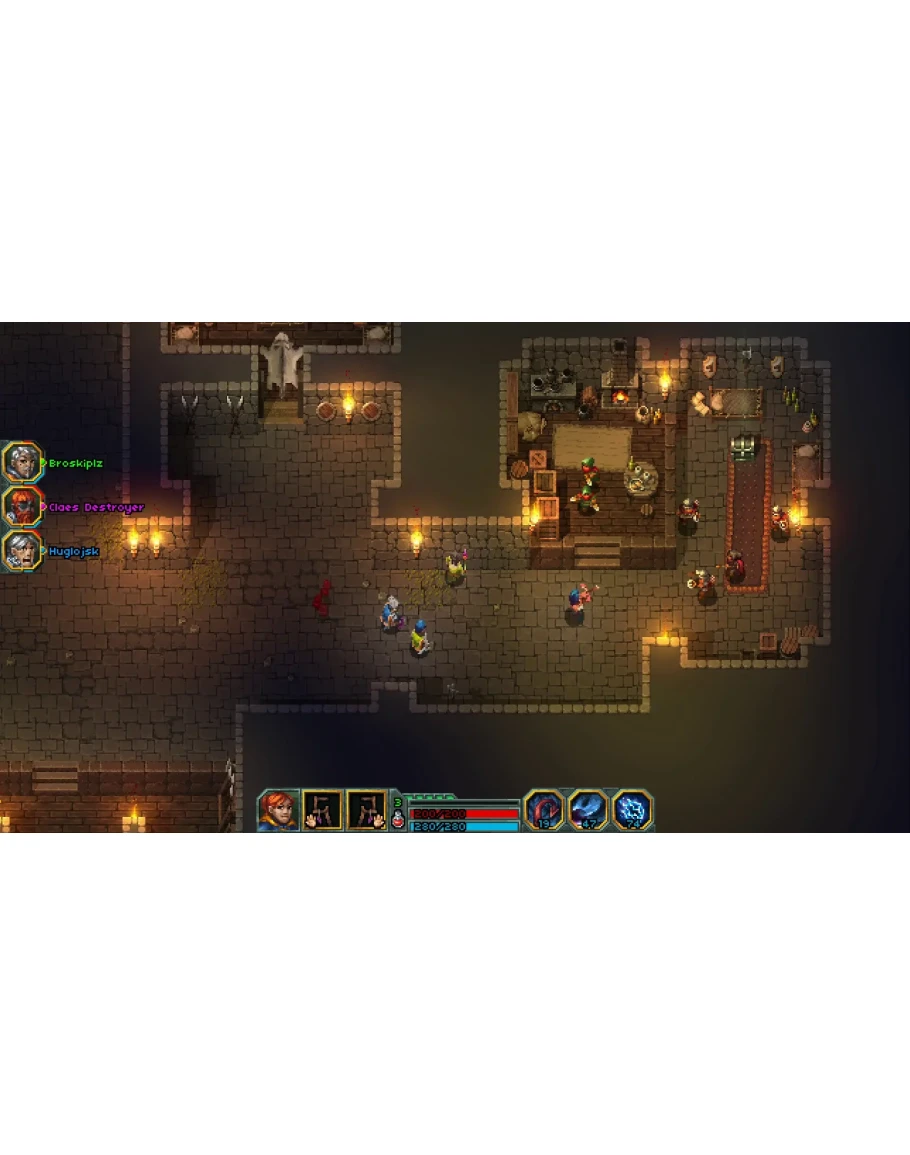Screen dimensions: 910x1155
Task: Click Claes Destroyer's red-haired portrait
Action: click(x=21, y=506)
